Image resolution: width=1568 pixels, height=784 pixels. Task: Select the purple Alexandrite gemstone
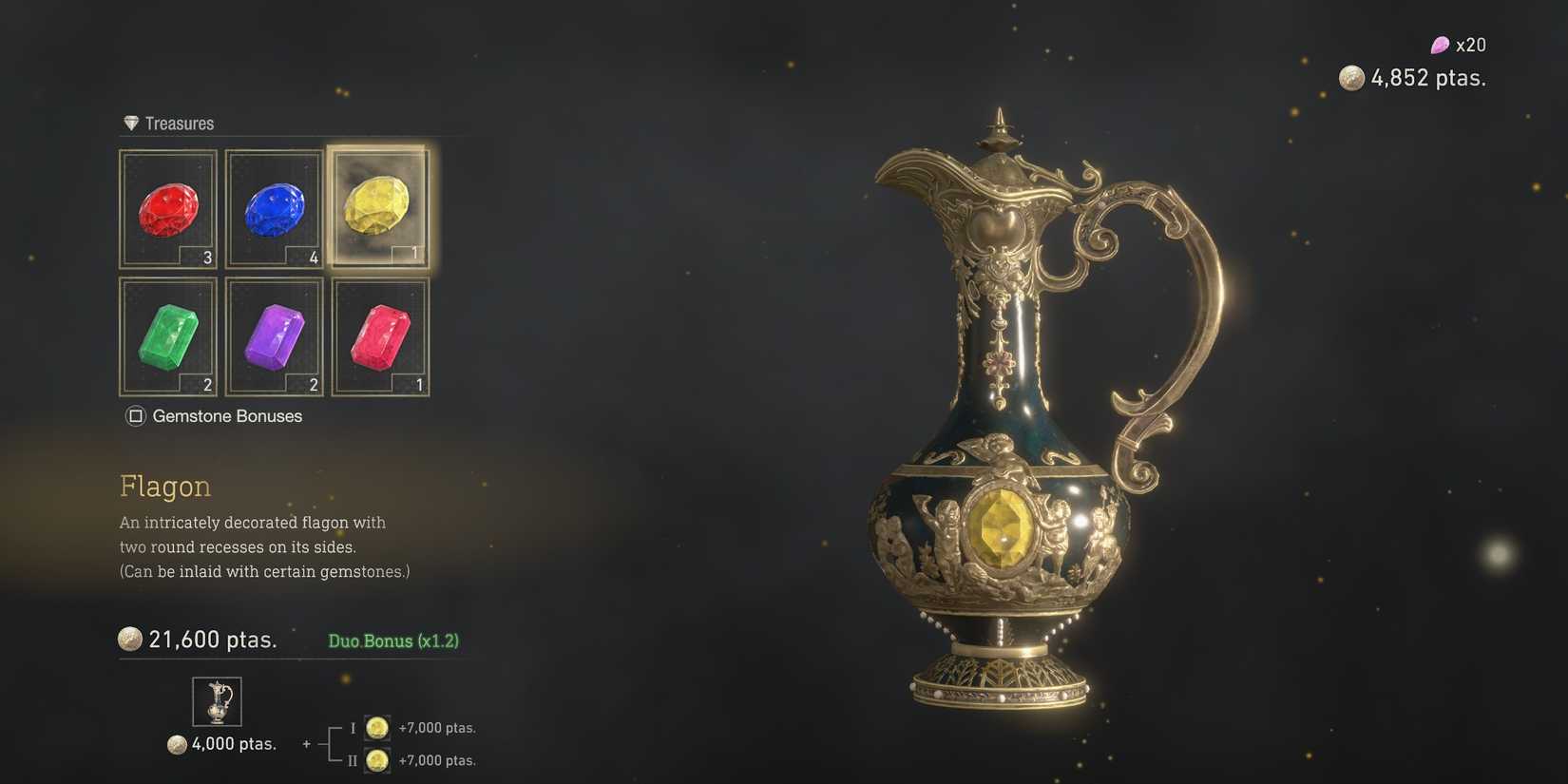point(275,336)
